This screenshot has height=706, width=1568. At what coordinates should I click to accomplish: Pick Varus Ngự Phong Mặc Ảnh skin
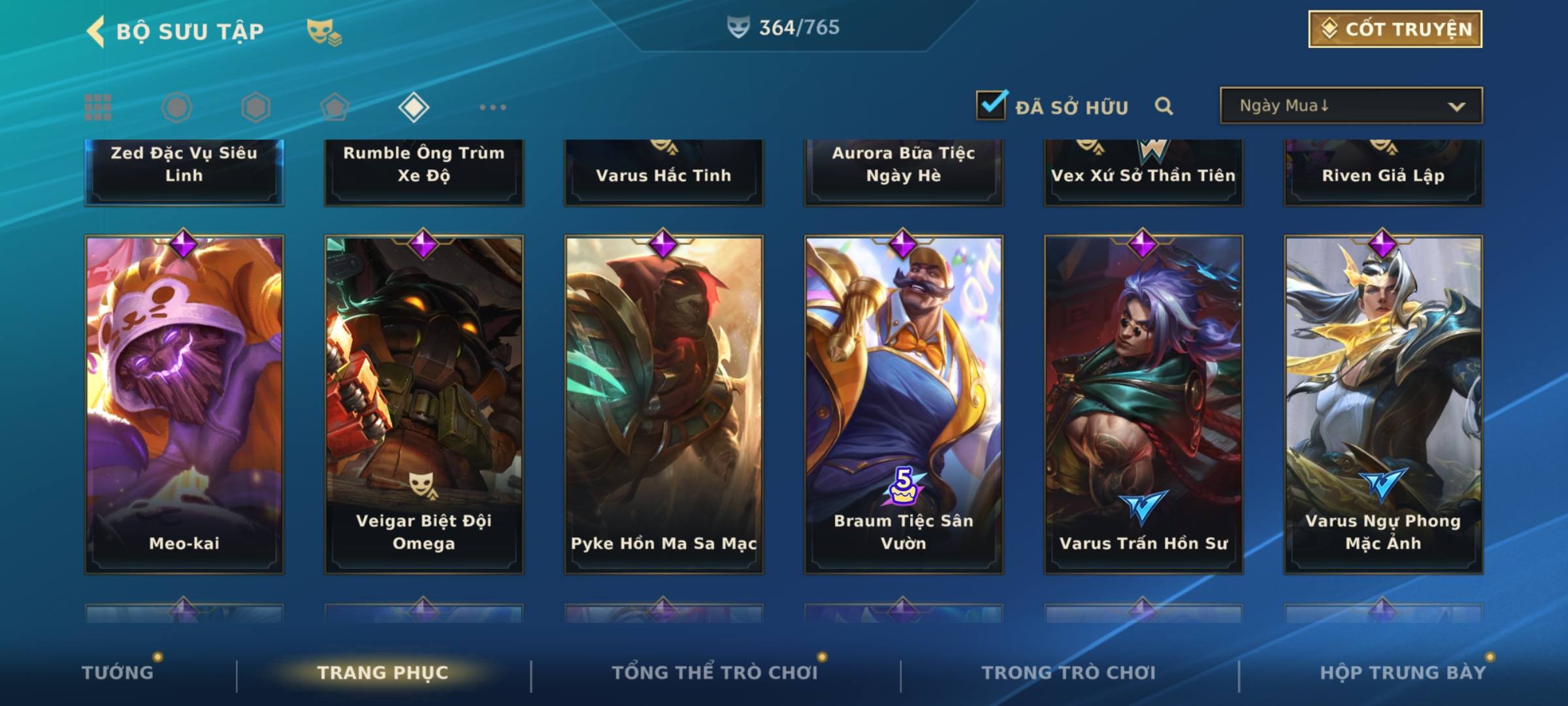point(1383,404)
